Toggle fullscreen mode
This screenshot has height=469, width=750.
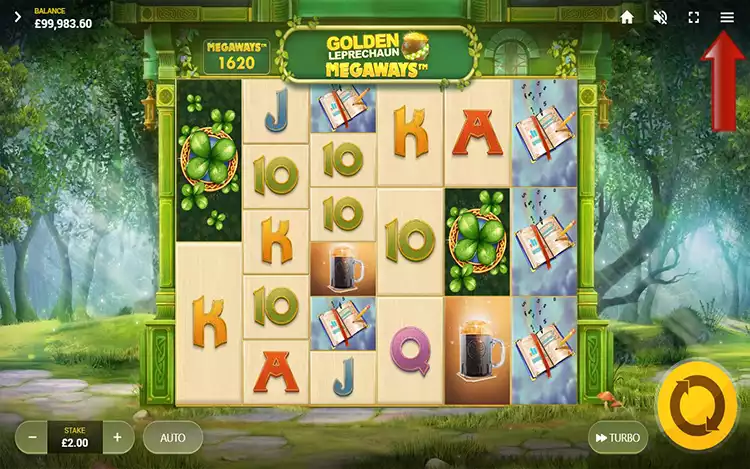tap(694, 17)
